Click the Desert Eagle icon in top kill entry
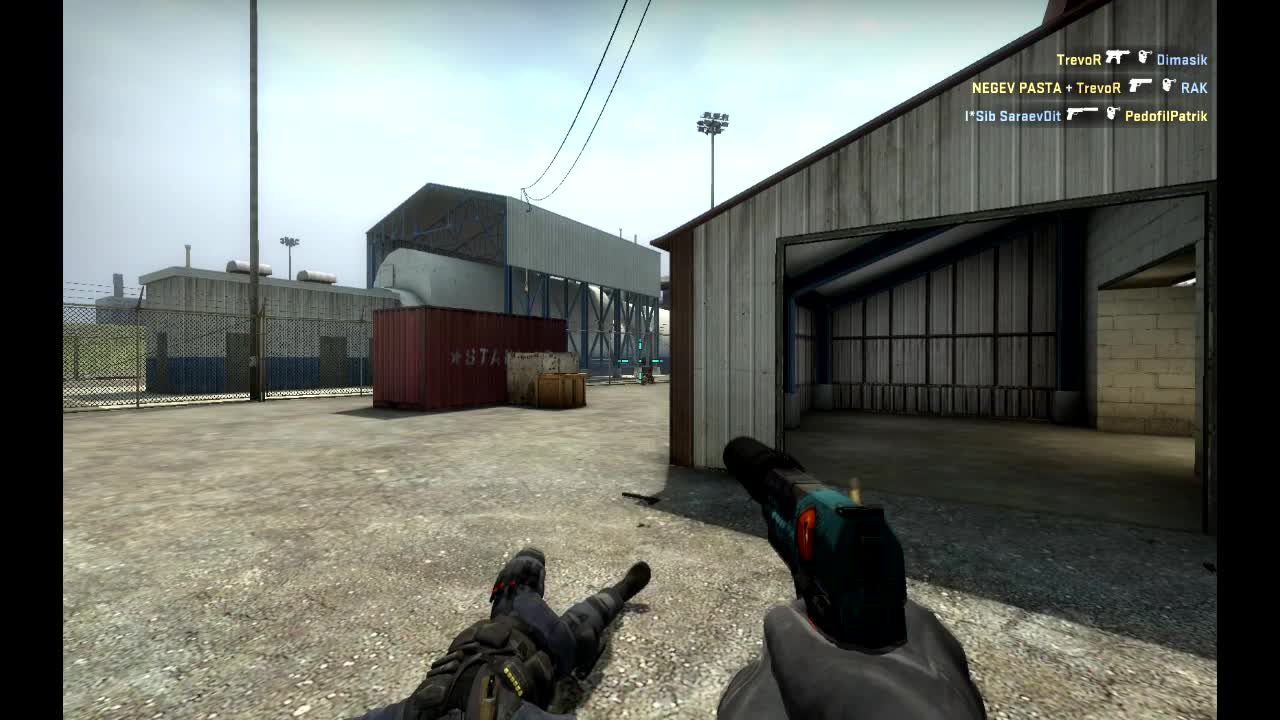 pos(1118,59)
